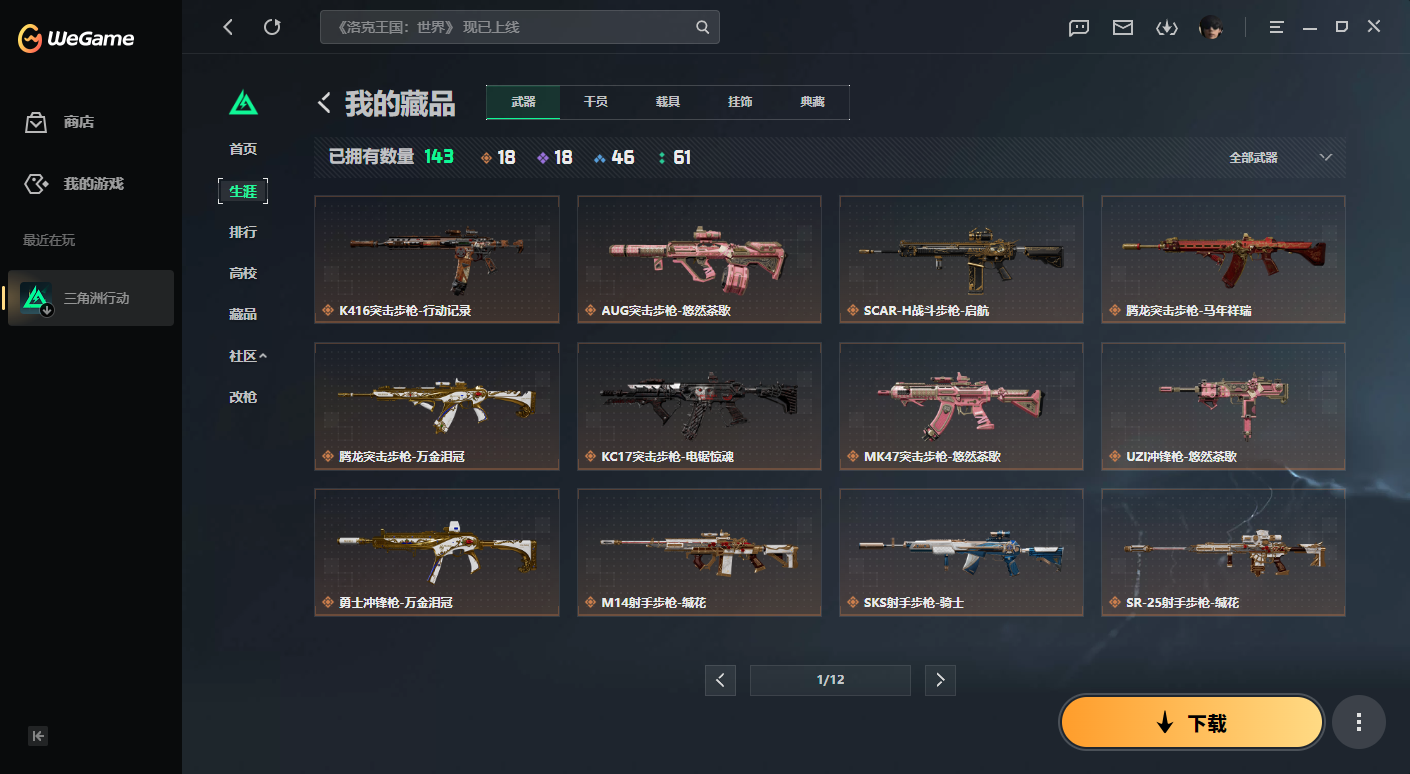Open the download manager icon in titlebar

(x=1167, y=28)
